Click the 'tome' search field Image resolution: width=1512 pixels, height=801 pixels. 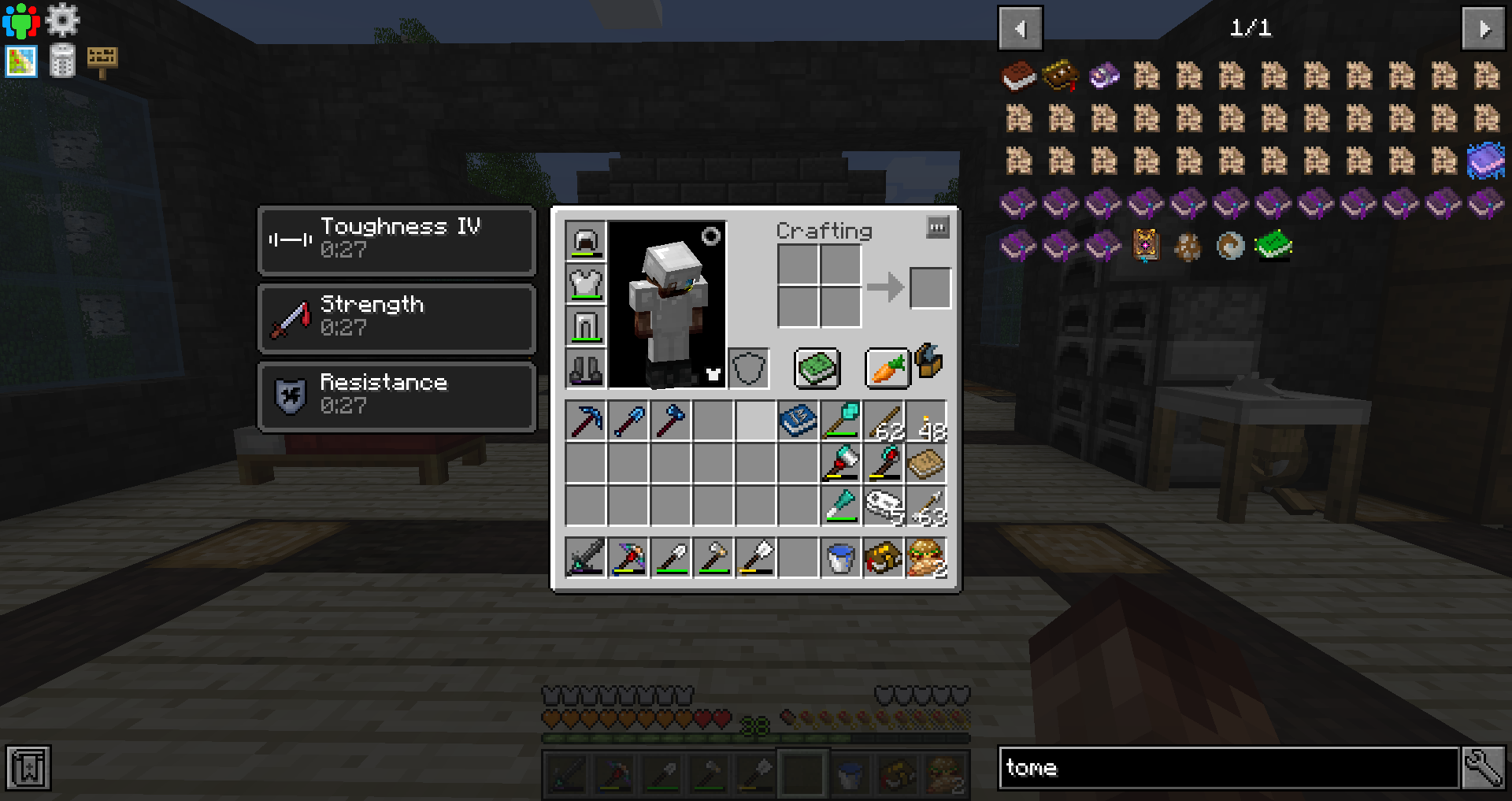(x=1228, y=768)
